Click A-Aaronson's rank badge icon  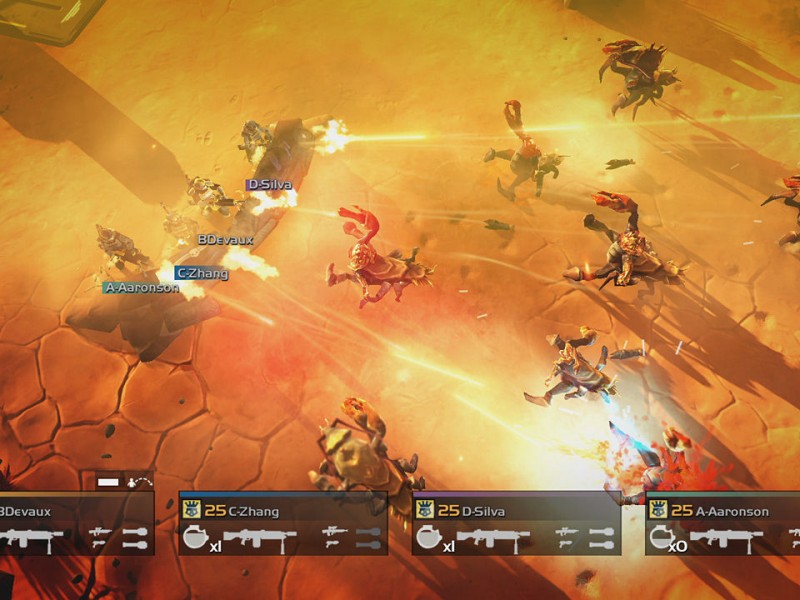[x=656, y=510]
